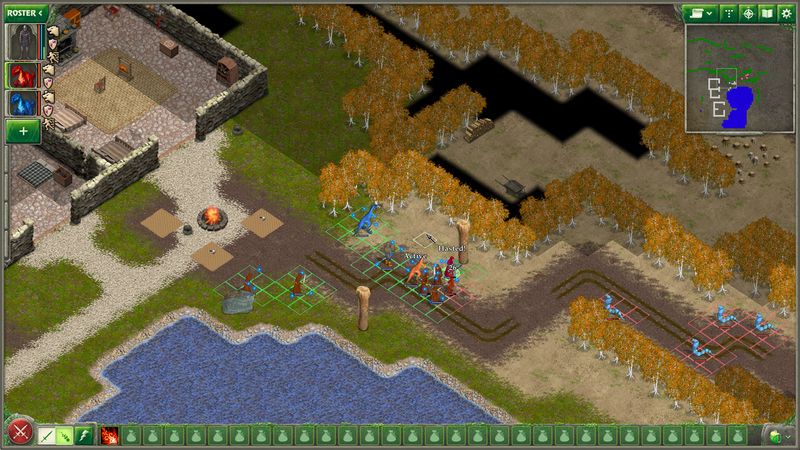Open the dotted tree icon menu

(728, 13)
